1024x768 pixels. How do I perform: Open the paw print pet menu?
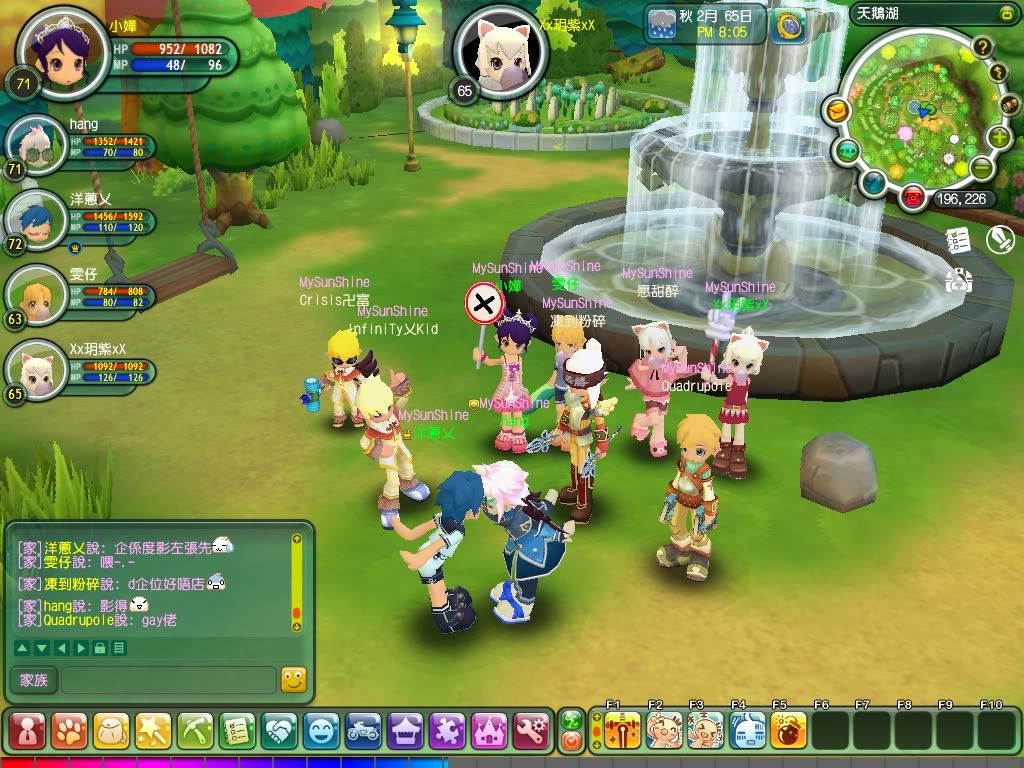[69, 731]
